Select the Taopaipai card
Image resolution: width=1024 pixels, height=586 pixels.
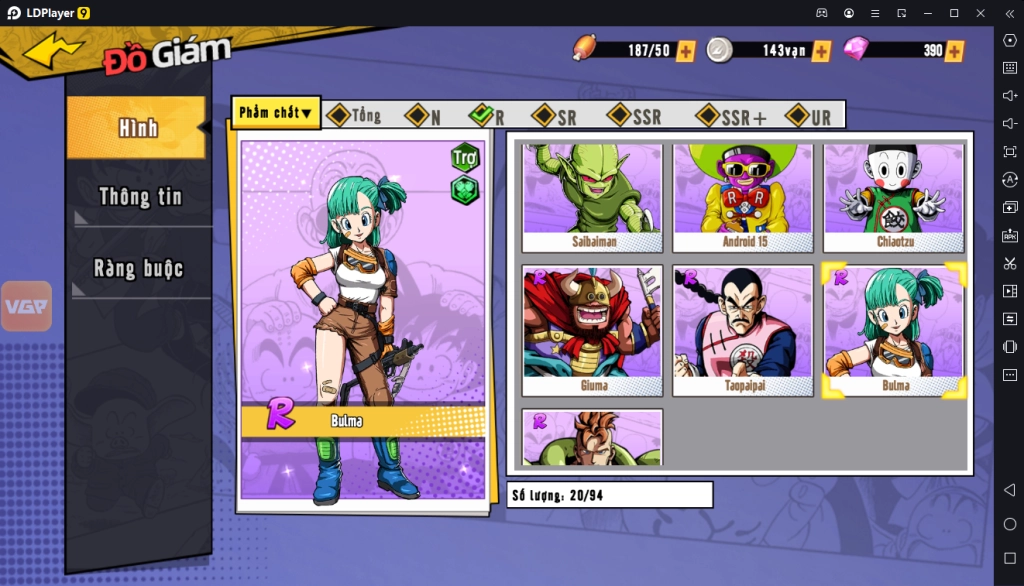coord(743,330)
